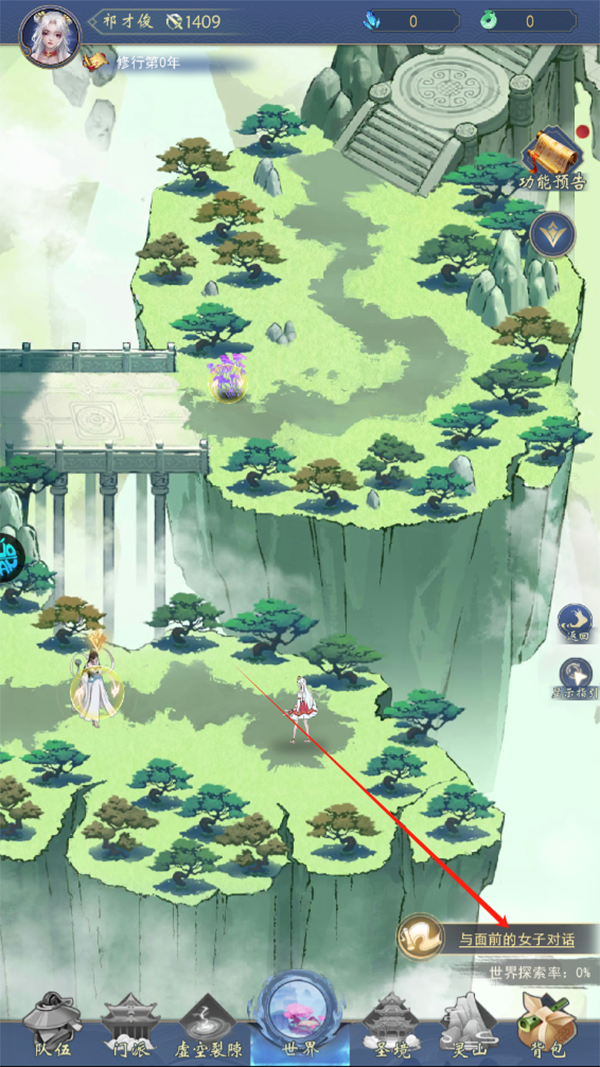The height and width of the screenshot is (1067, 600).
Task: Open the 灵山 spirit mountain tab
Action: click(x=464, y=1027)
